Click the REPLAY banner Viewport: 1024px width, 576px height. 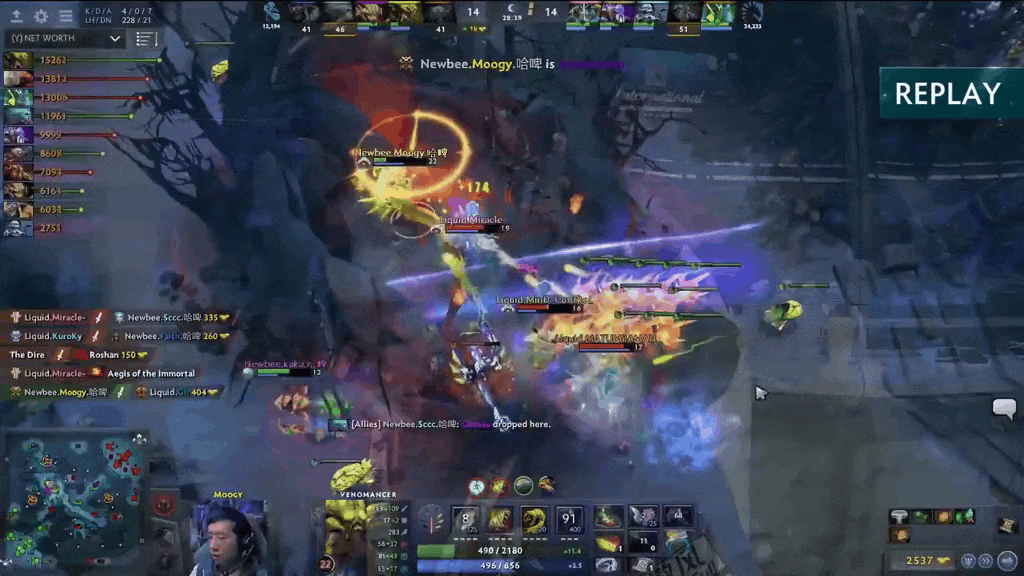(947, 94)
